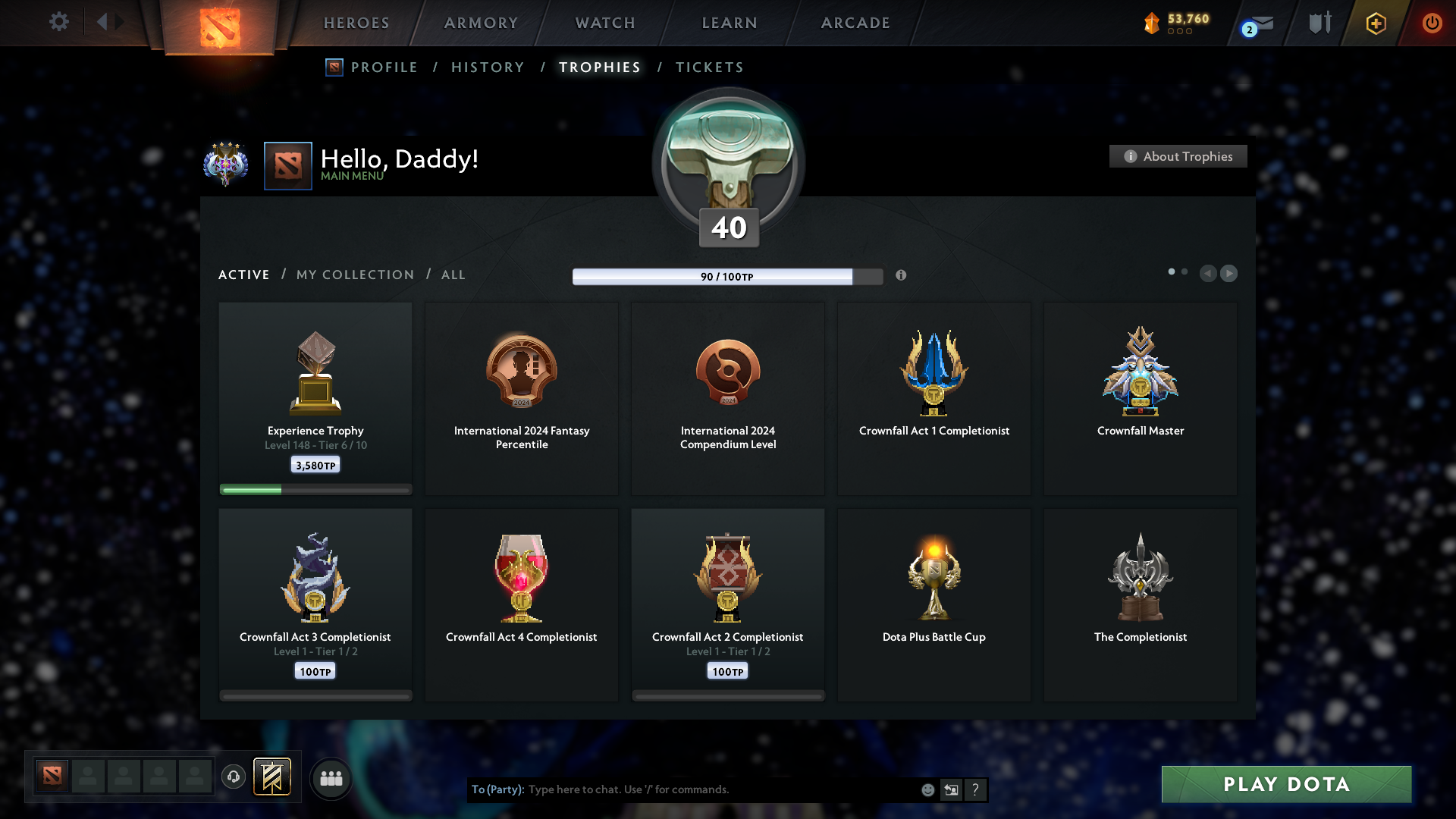Click the settings gear icon
Screen dimensions: 1456x819
click(x=59, y=22)
